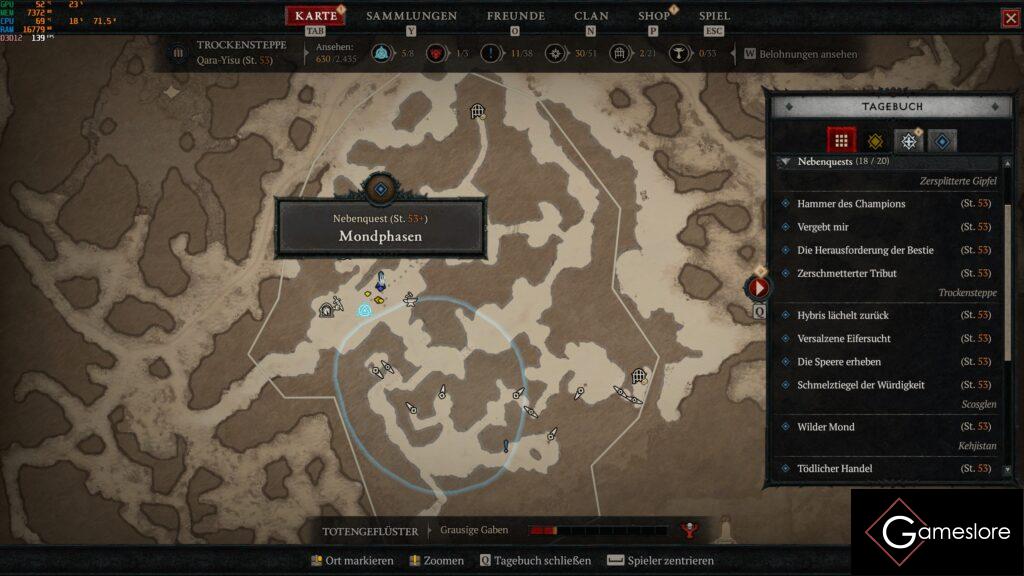The image size is (1024, 576).
Task: Collapse the Nebenquests section
Action: (x=786, y=161)
